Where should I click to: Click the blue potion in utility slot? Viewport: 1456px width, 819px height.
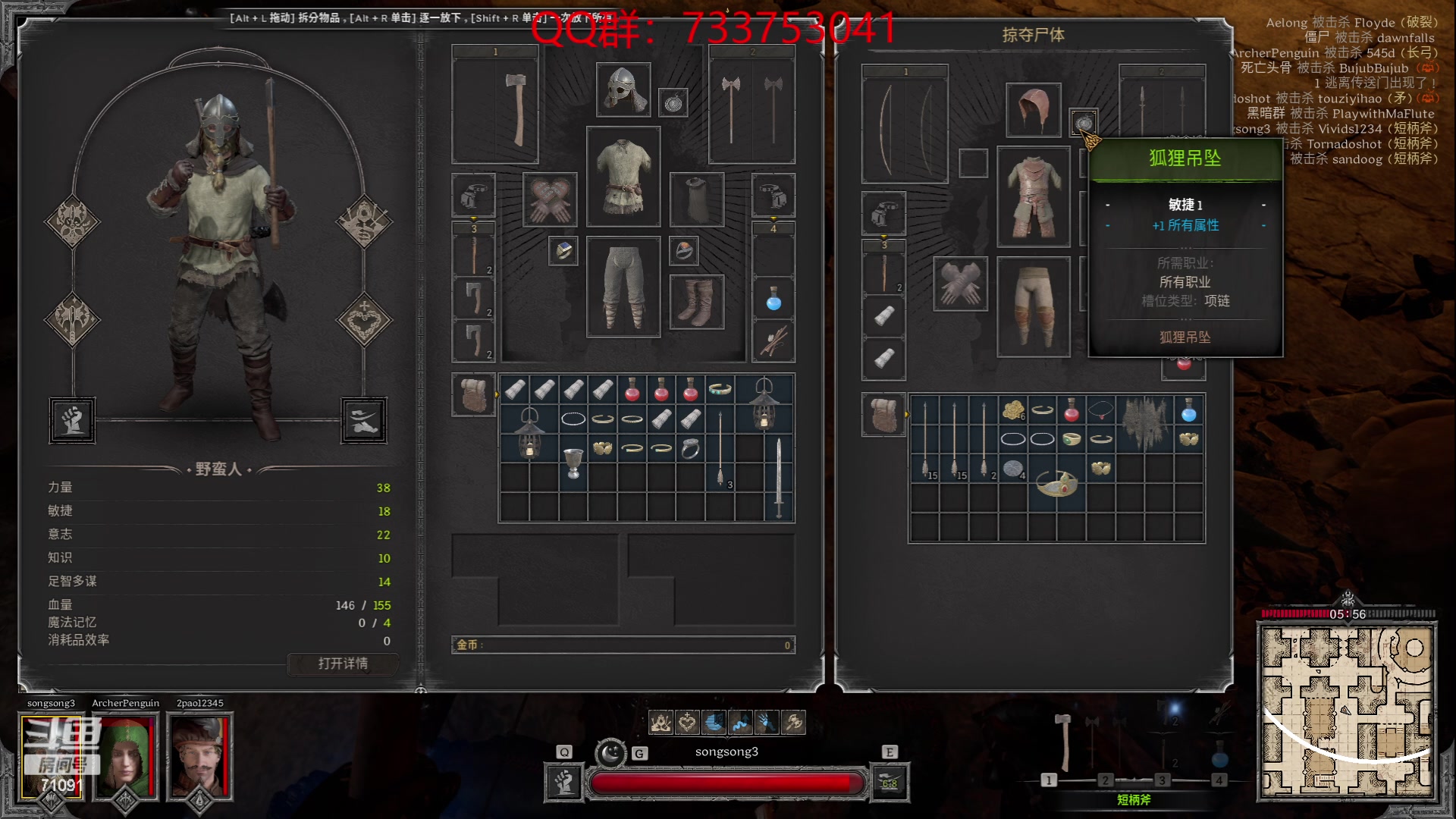coord(773,300)
